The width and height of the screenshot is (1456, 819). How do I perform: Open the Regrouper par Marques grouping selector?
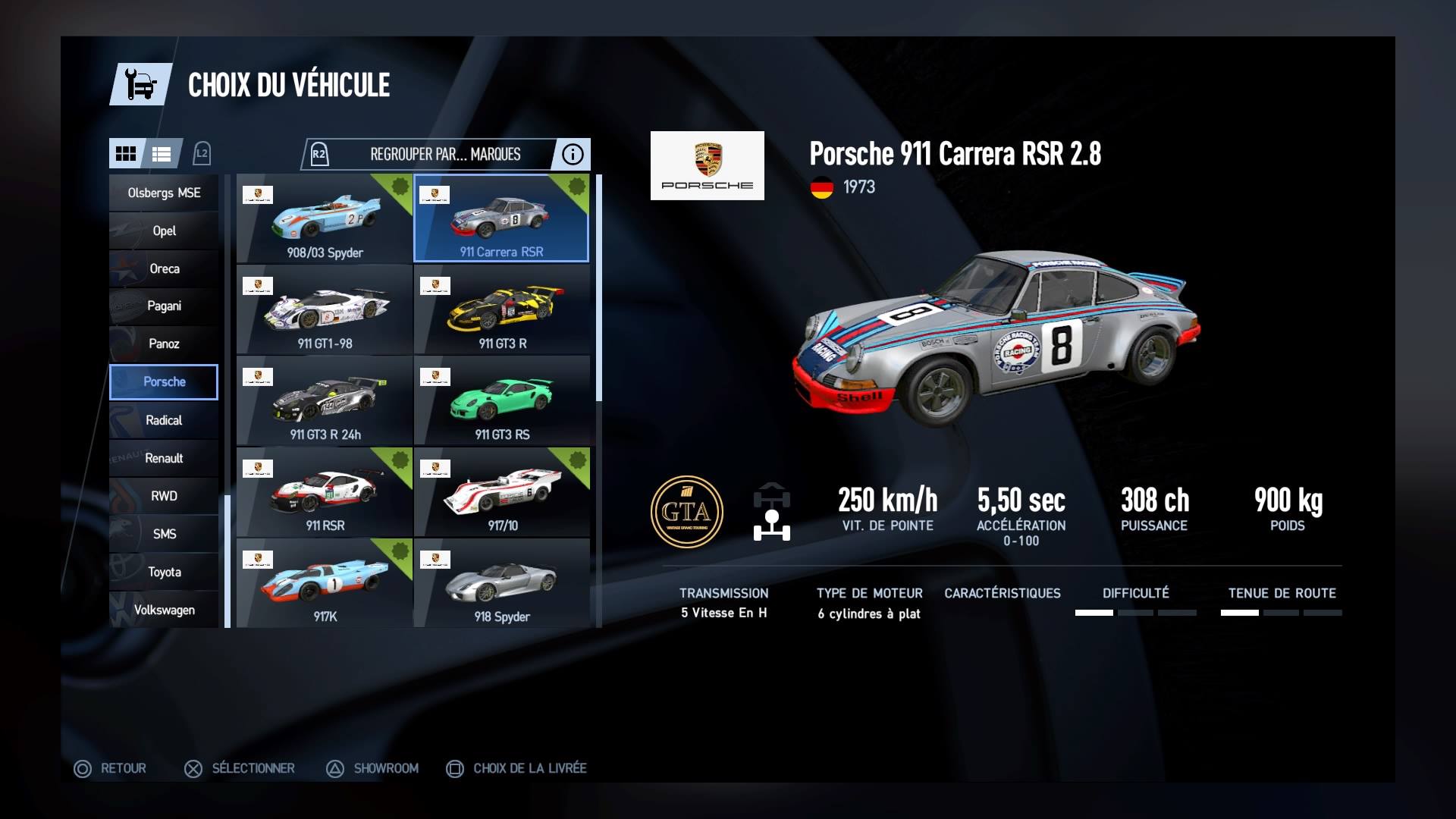pos(444,155)
